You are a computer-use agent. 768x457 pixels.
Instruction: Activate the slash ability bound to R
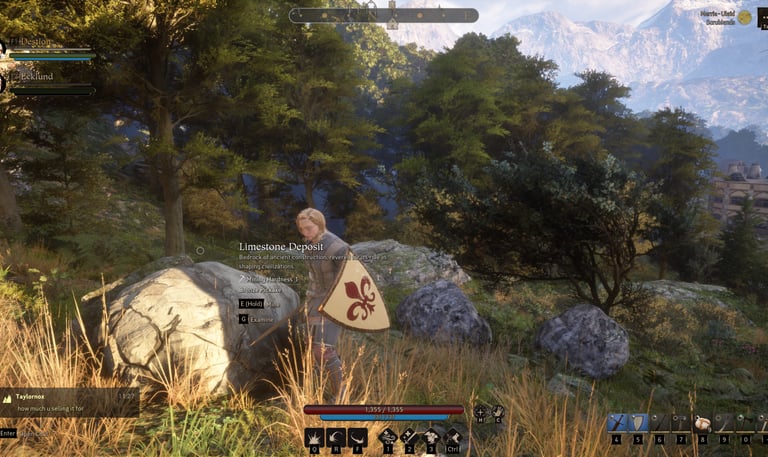click(336, 437)
